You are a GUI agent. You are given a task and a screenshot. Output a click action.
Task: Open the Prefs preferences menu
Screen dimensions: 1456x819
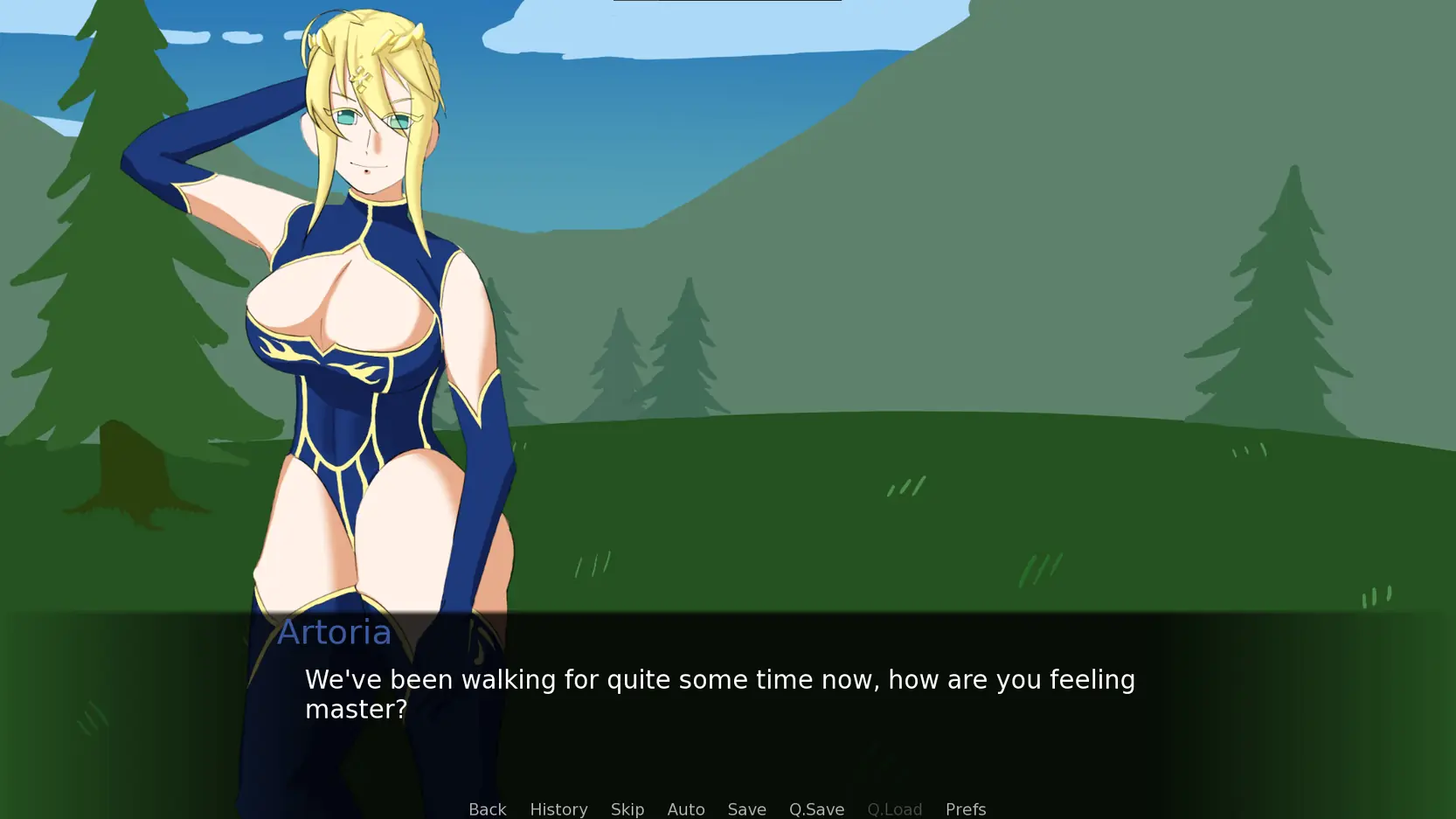pos(966,809)
